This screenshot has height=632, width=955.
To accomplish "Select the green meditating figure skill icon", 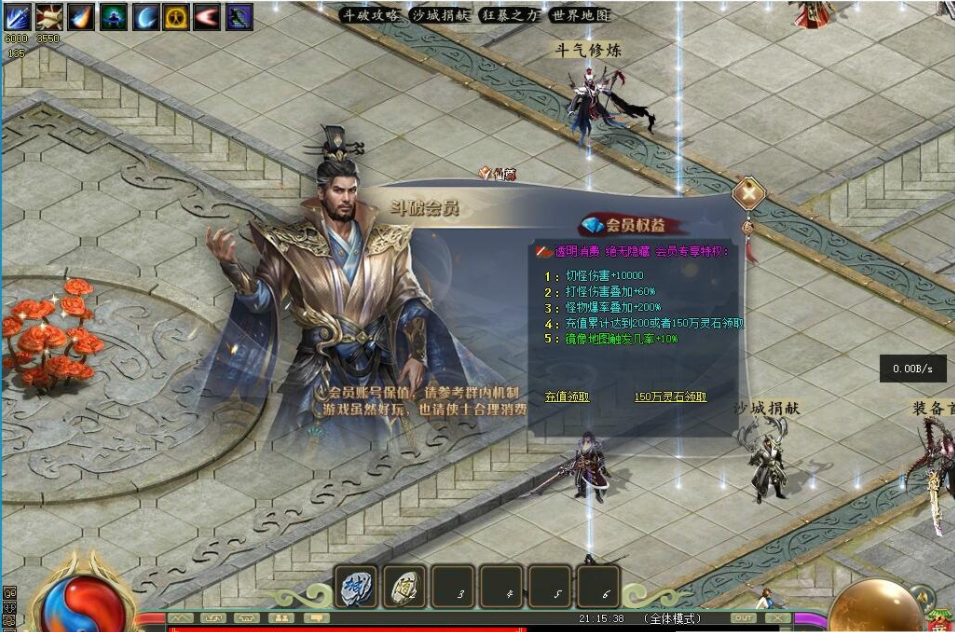I will [x=113, y=17].
